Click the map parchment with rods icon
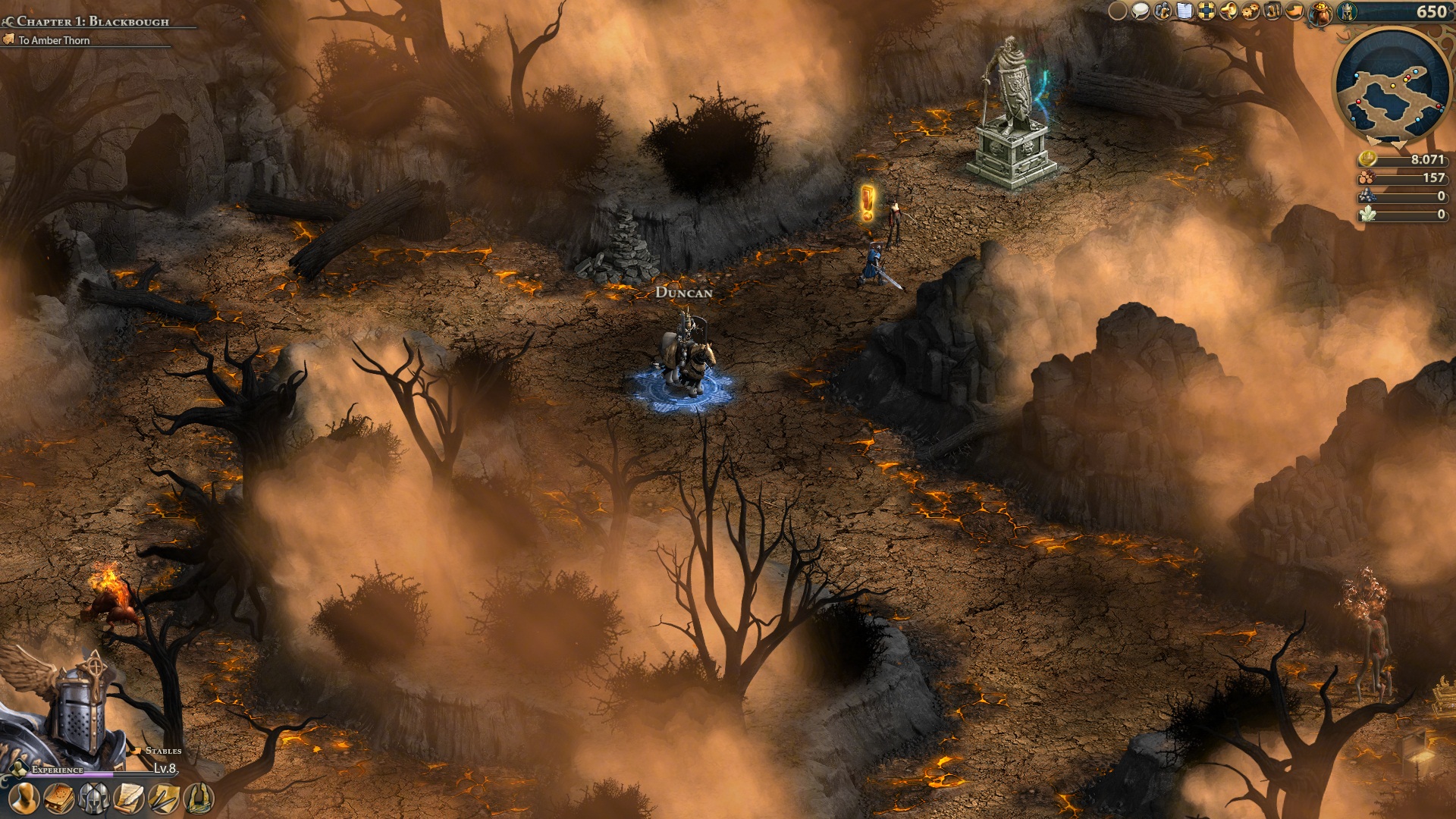Screen dimensions: 1456x819 point(164,798)
